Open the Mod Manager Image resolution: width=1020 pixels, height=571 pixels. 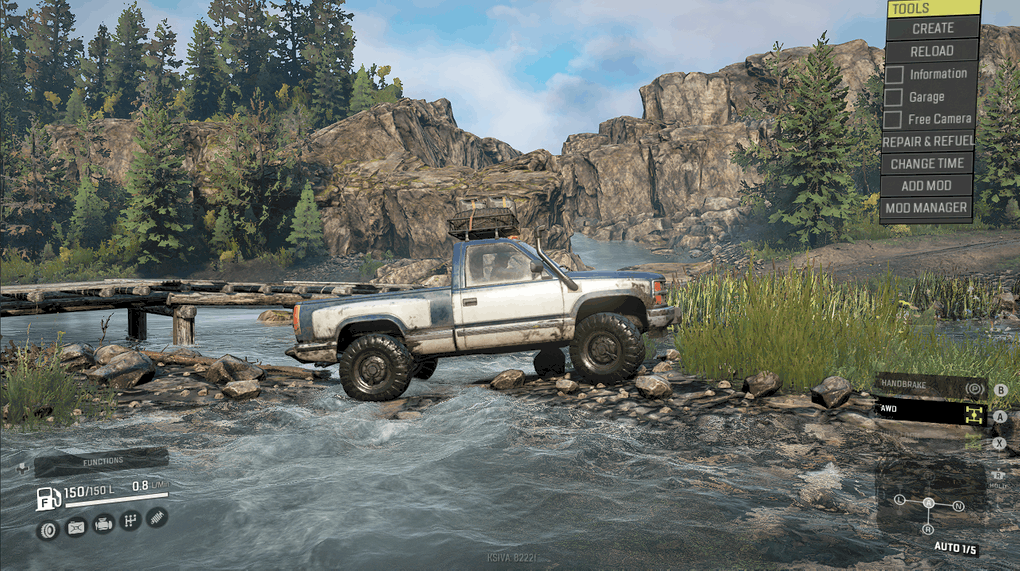tap(927, 208)
